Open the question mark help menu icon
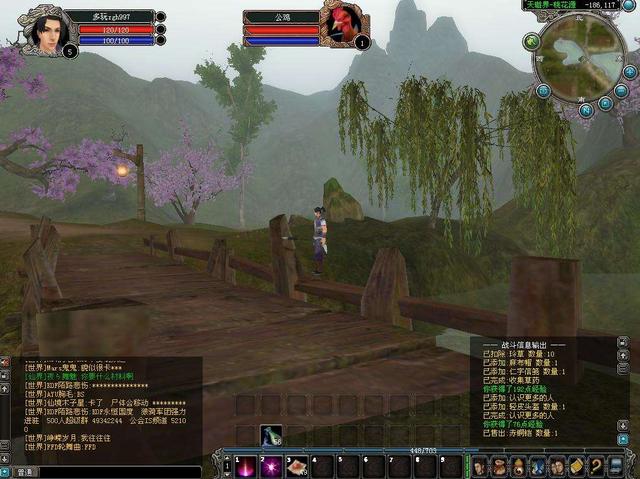 point(597,466)
